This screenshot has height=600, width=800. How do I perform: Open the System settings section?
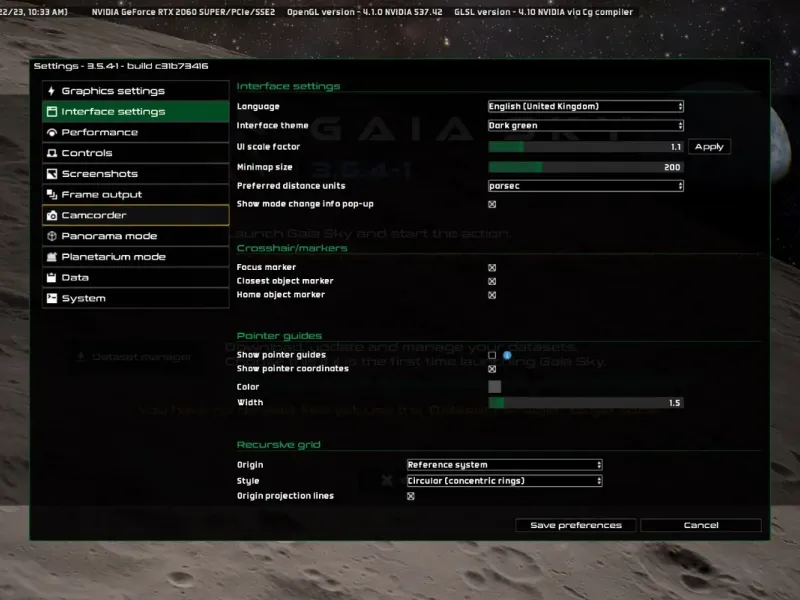coord(135,298)
